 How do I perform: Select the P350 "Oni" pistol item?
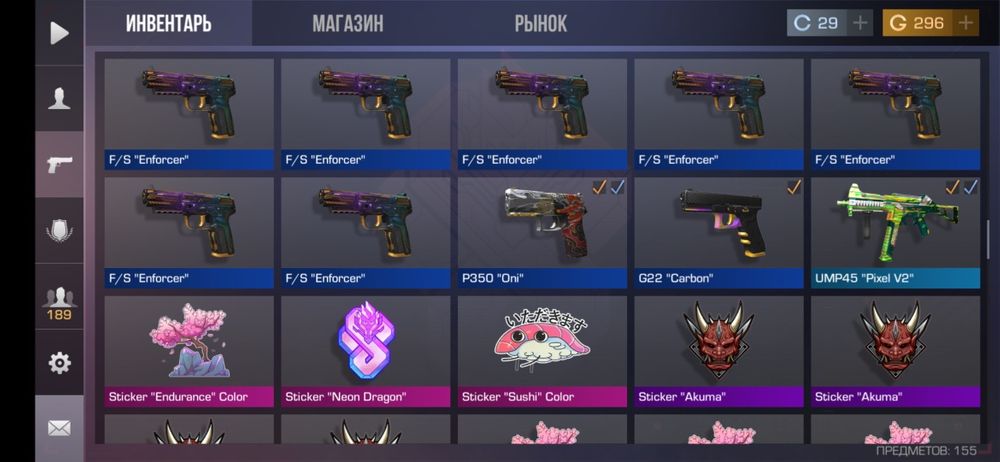coord(542,232)
